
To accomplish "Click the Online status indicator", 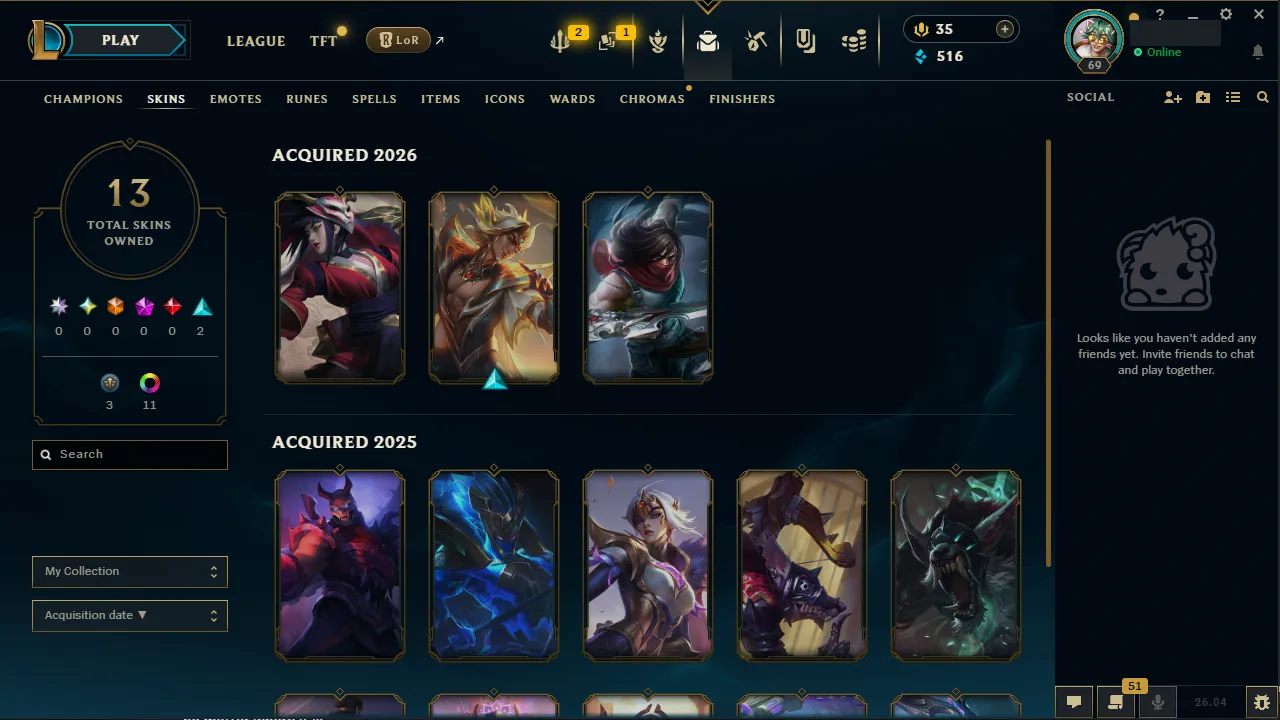I will click(1157, 52).
